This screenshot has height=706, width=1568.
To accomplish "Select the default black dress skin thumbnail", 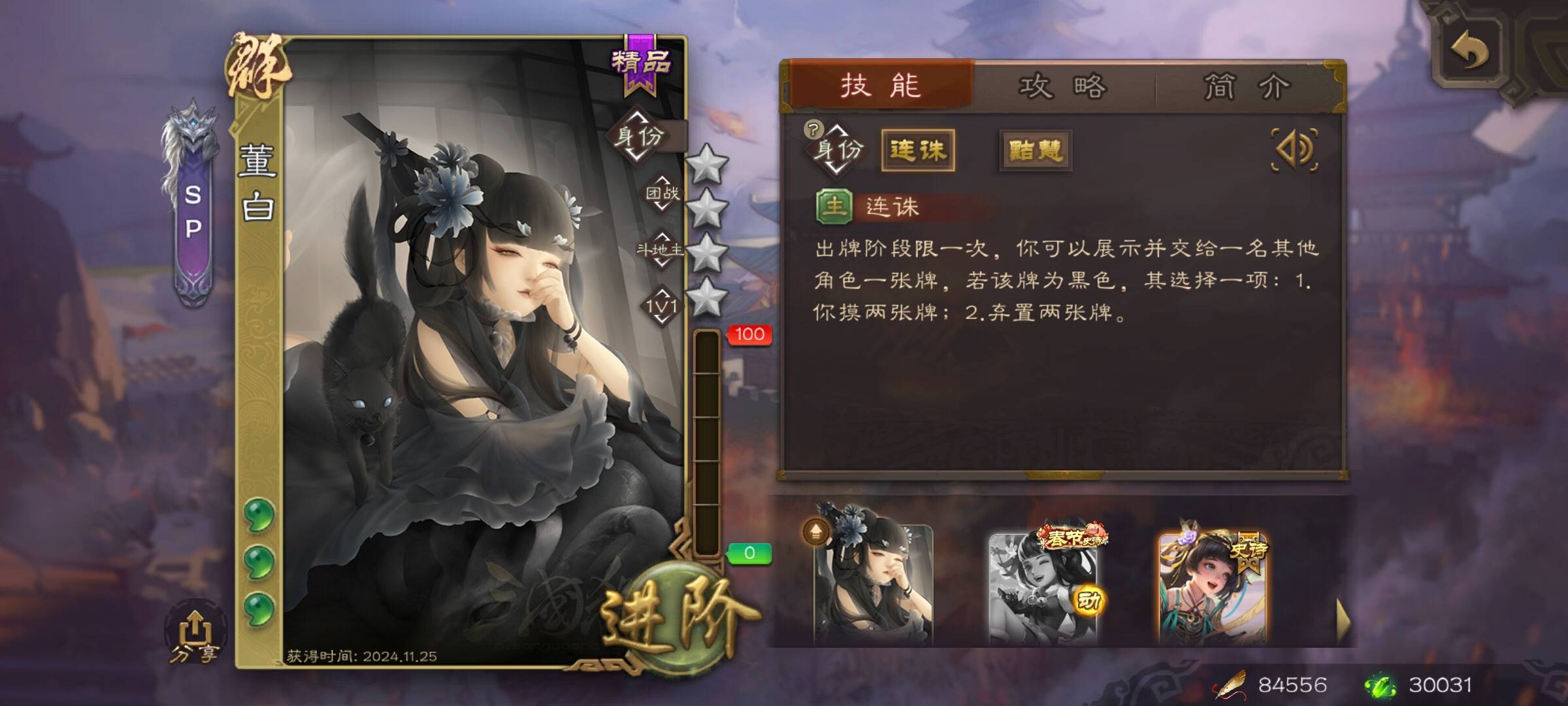I will point(873,584).
